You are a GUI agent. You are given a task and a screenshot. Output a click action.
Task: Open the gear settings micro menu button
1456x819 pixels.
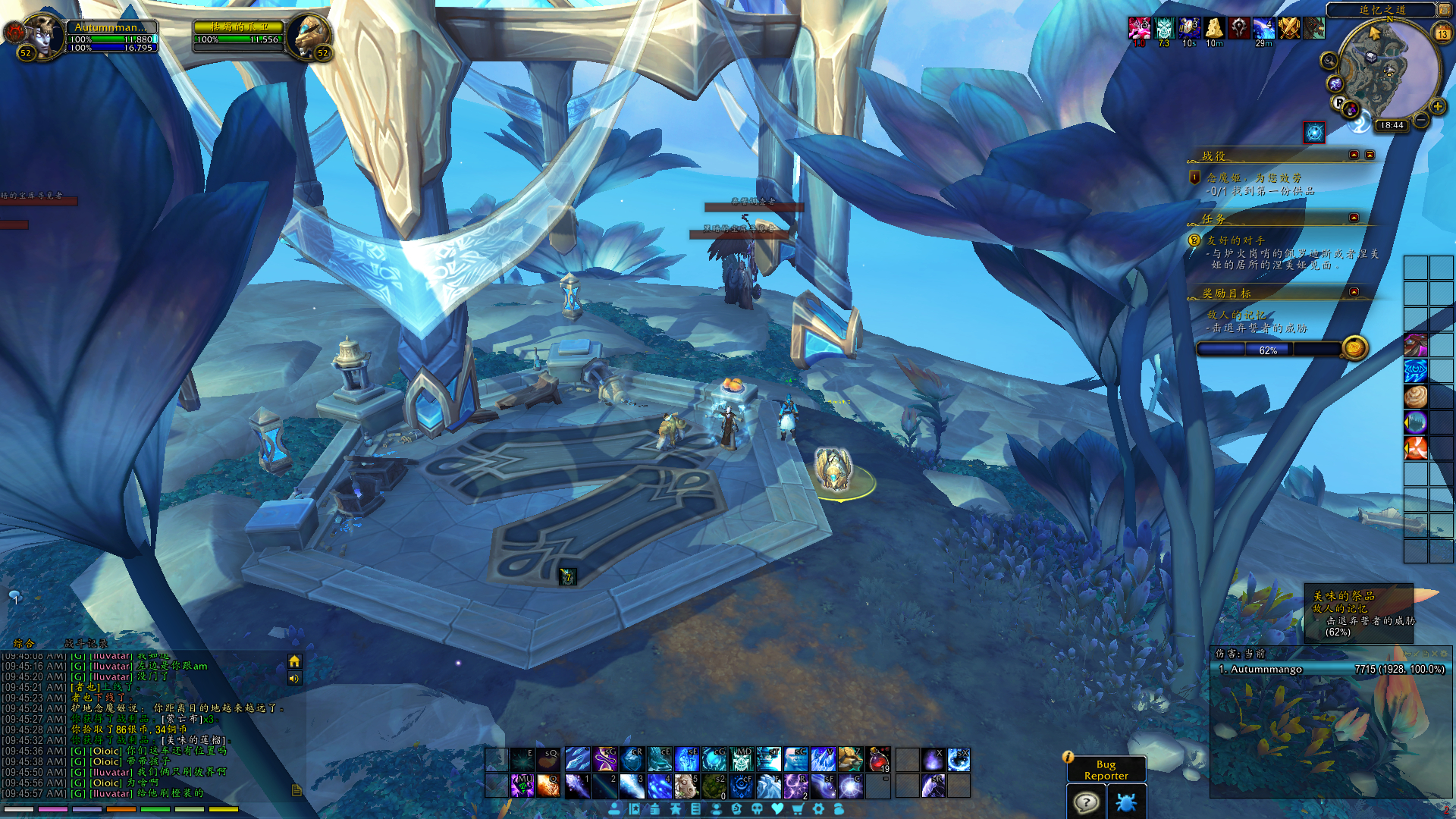[818, 809]
